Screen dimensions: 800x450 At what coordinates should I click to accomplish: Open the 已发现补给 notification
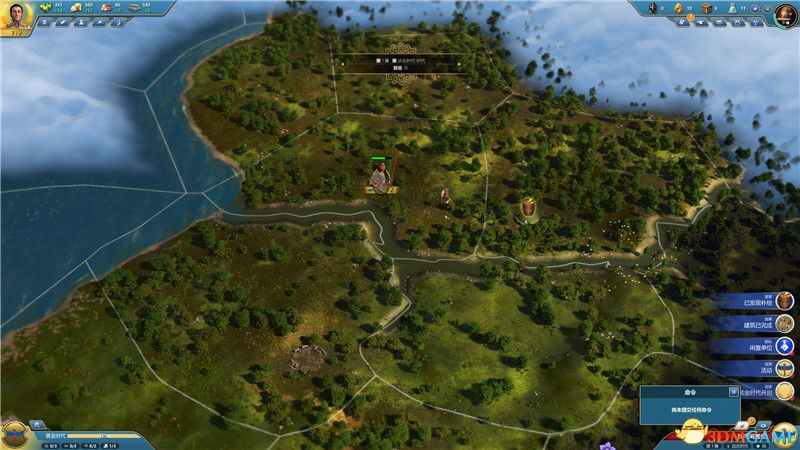pyautogui.click(x=758, y=300)
